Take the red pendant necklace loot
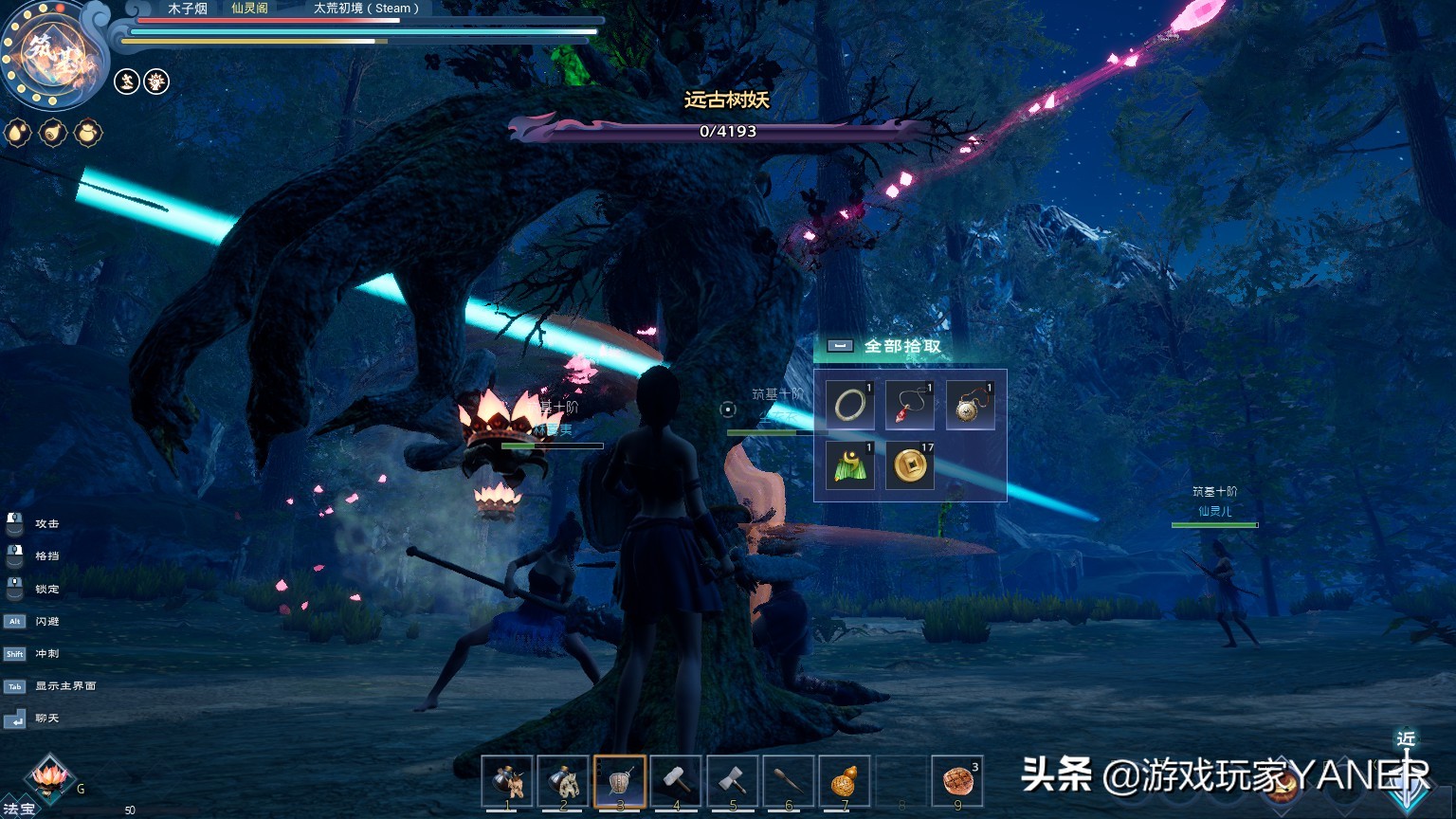Image resolution: width=1456 pixels, height=819 pixels. click(x=910, y=406)
